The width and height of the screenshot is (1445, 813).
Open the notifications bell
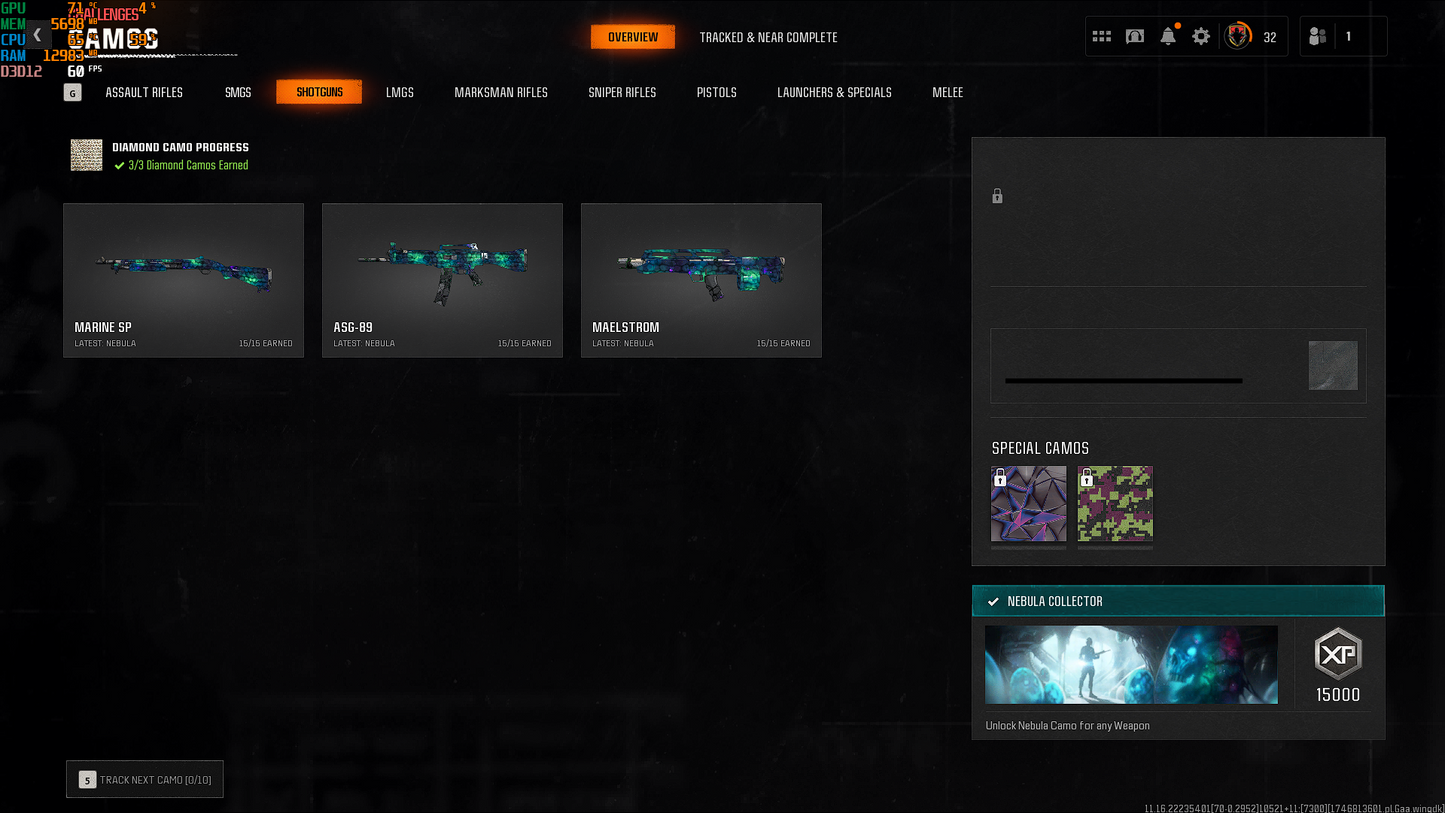(1168, 37)
